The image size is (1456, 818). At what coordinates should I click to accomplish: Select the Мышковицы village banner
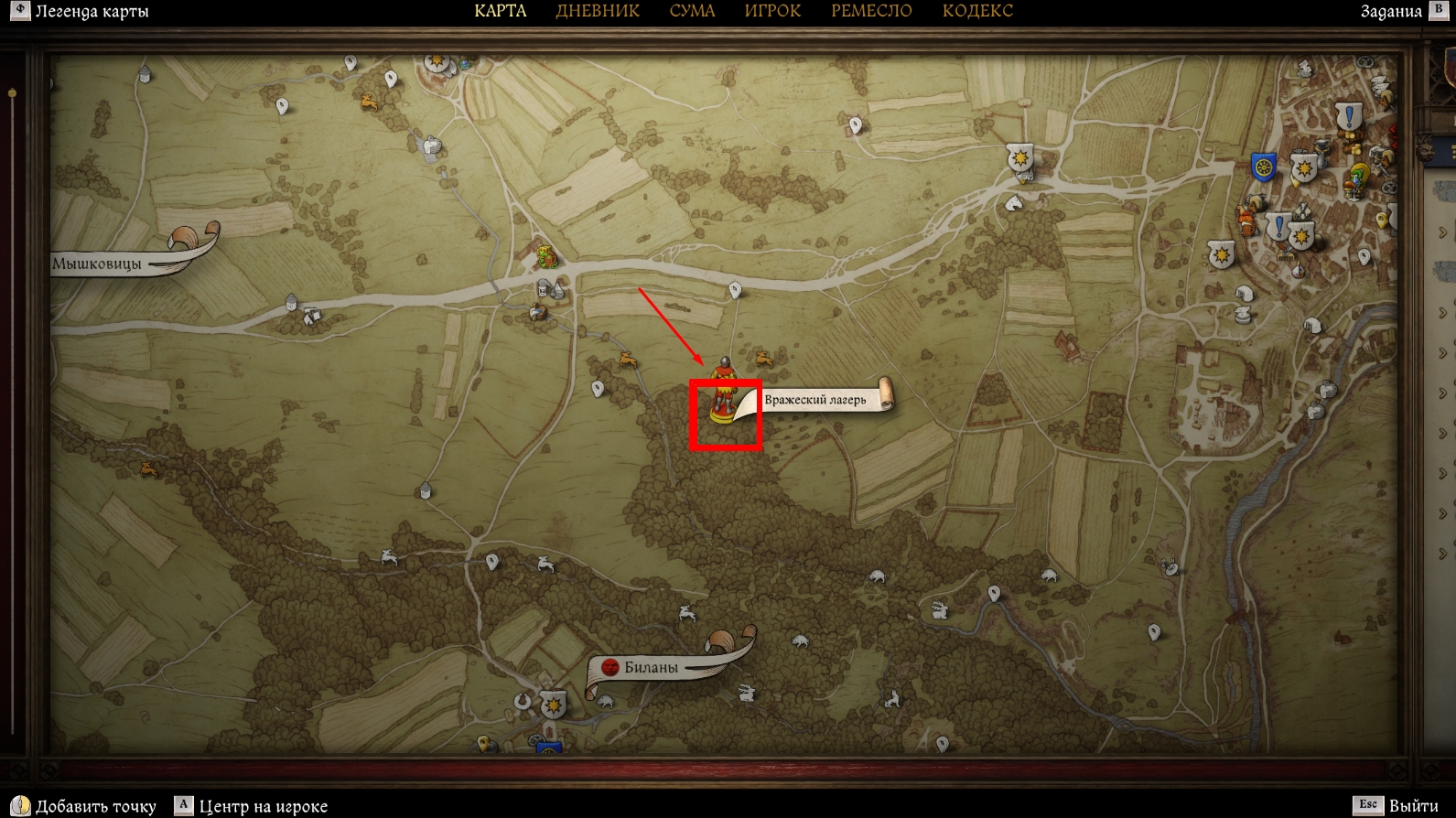[x=97, y=264]
